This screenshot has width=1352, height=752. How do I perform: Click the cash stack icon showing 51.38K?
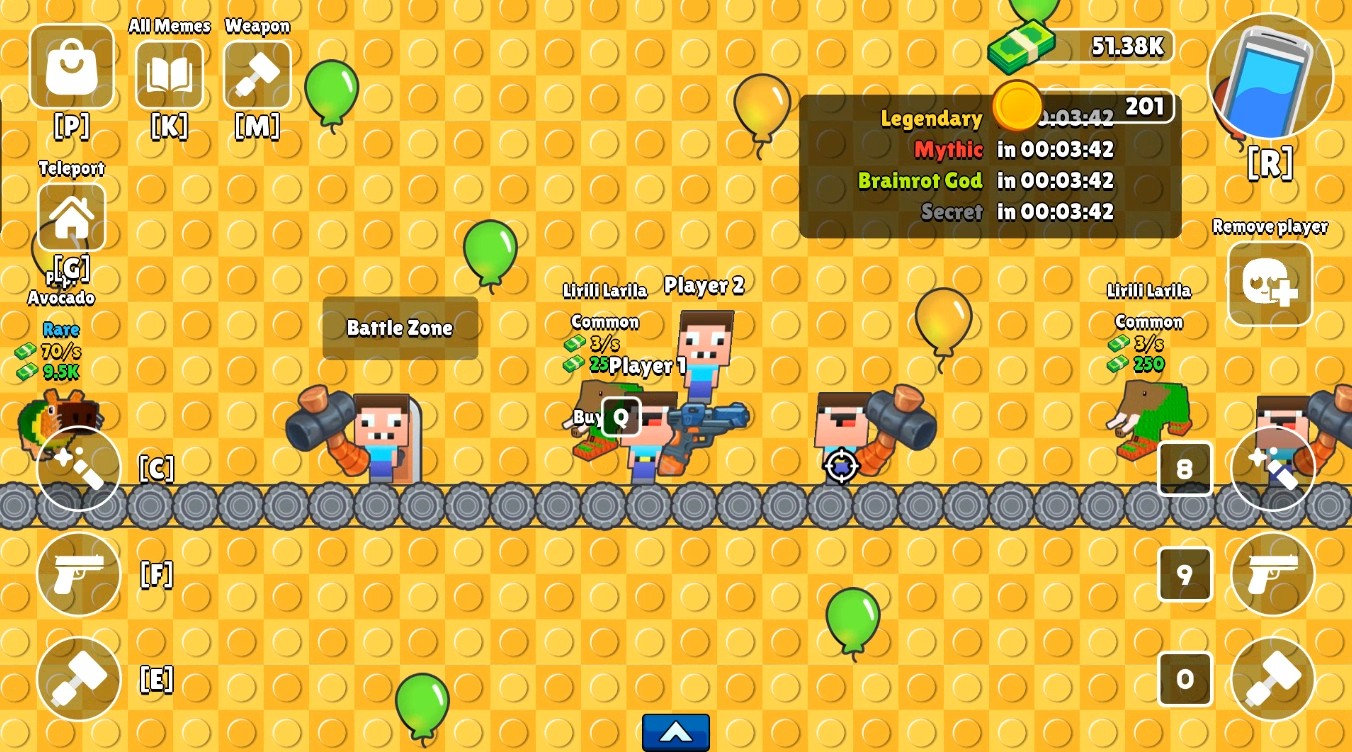click(1019, 45)
